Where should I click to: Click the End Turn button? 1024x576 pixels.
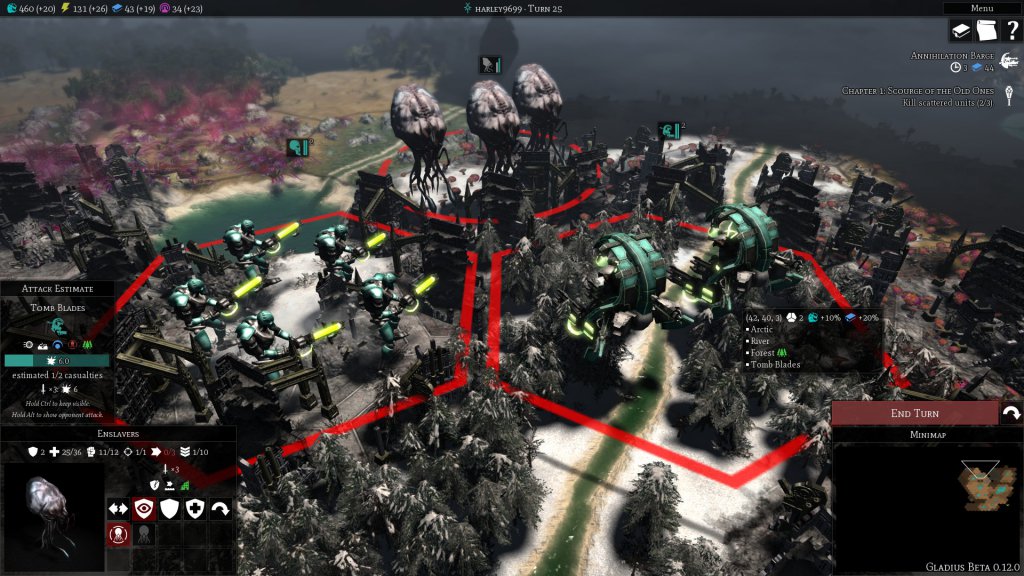pos(914,413)
